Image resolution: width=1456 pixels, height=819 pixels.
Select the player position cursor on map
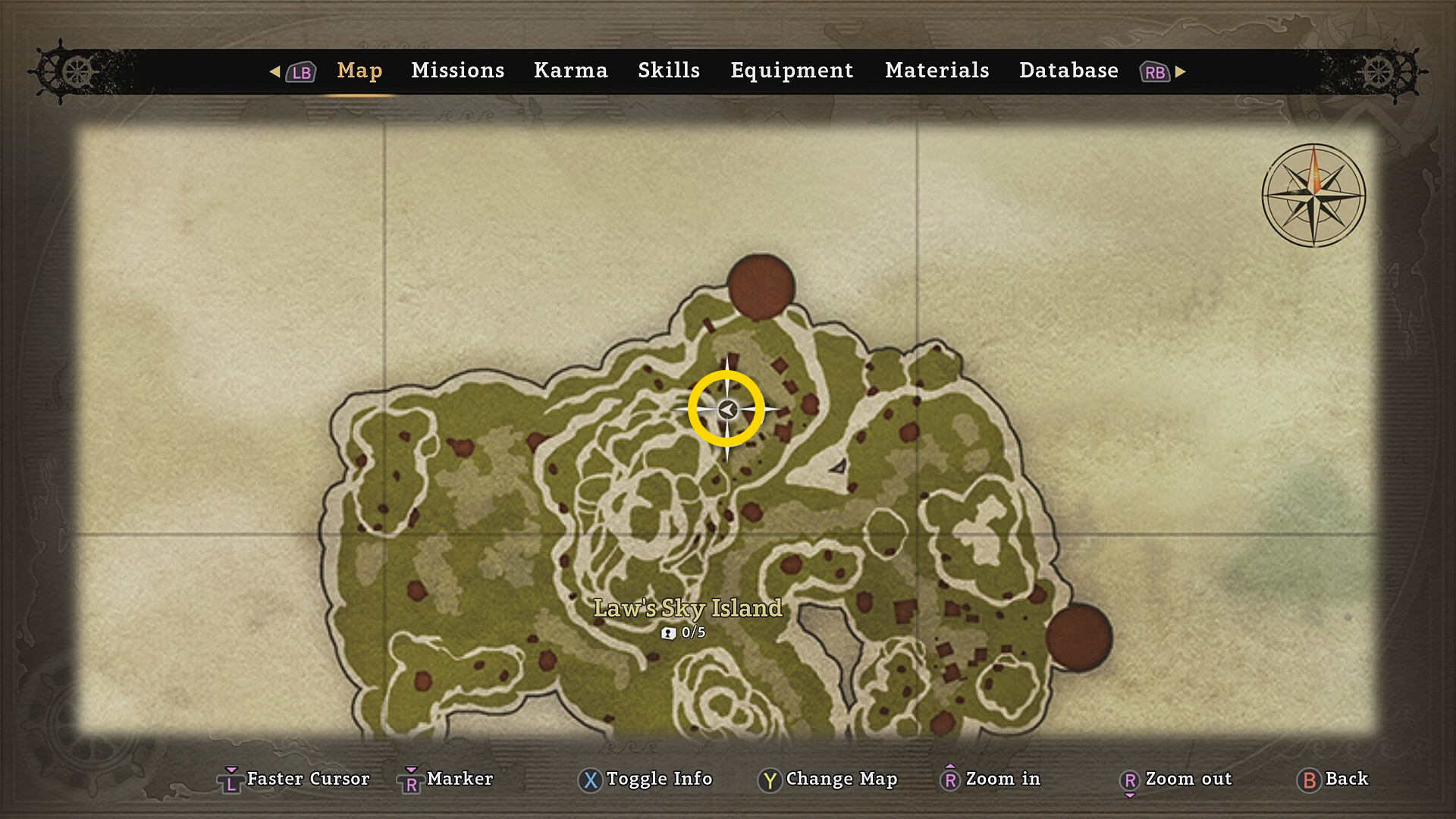coord(726,409)
